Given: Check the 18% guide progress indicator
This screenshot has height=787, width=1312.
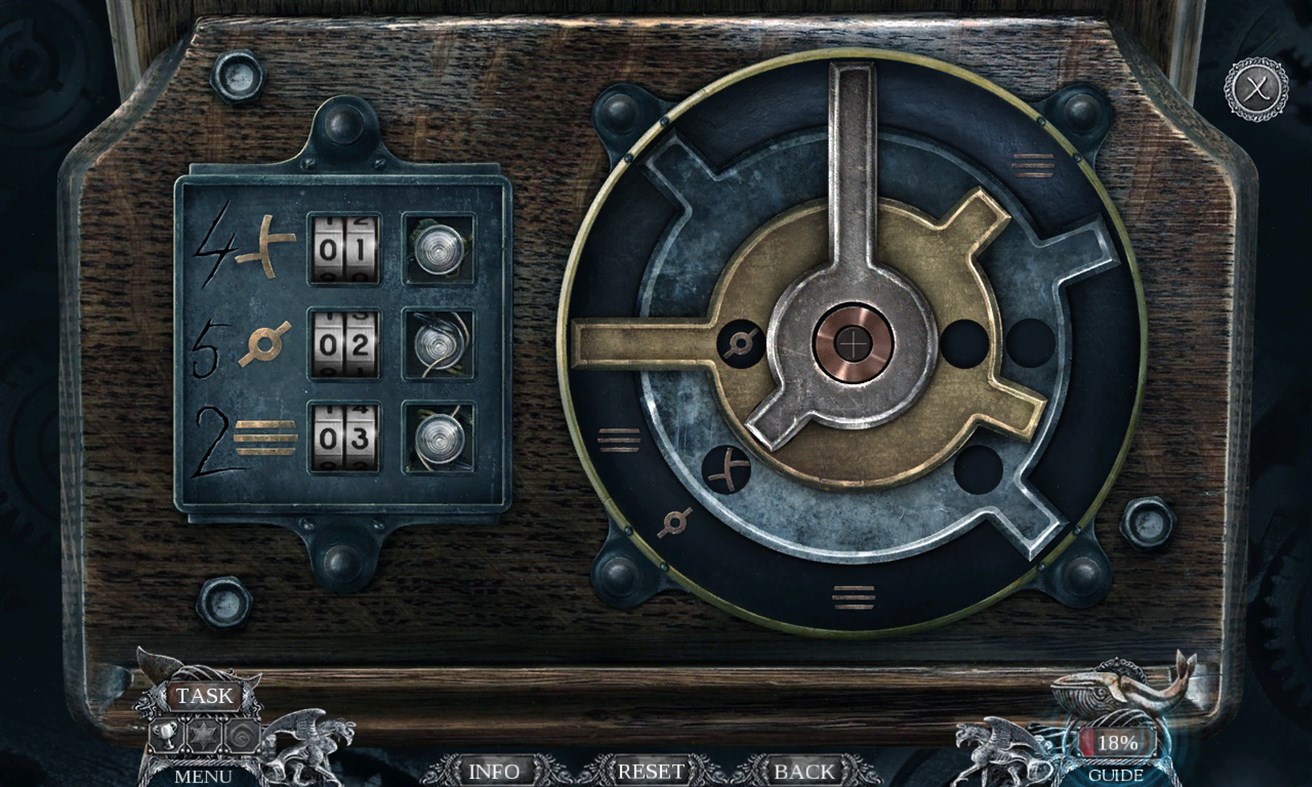Looking at the screenshot, I should pyautogui.click(x=1117, y=743).
